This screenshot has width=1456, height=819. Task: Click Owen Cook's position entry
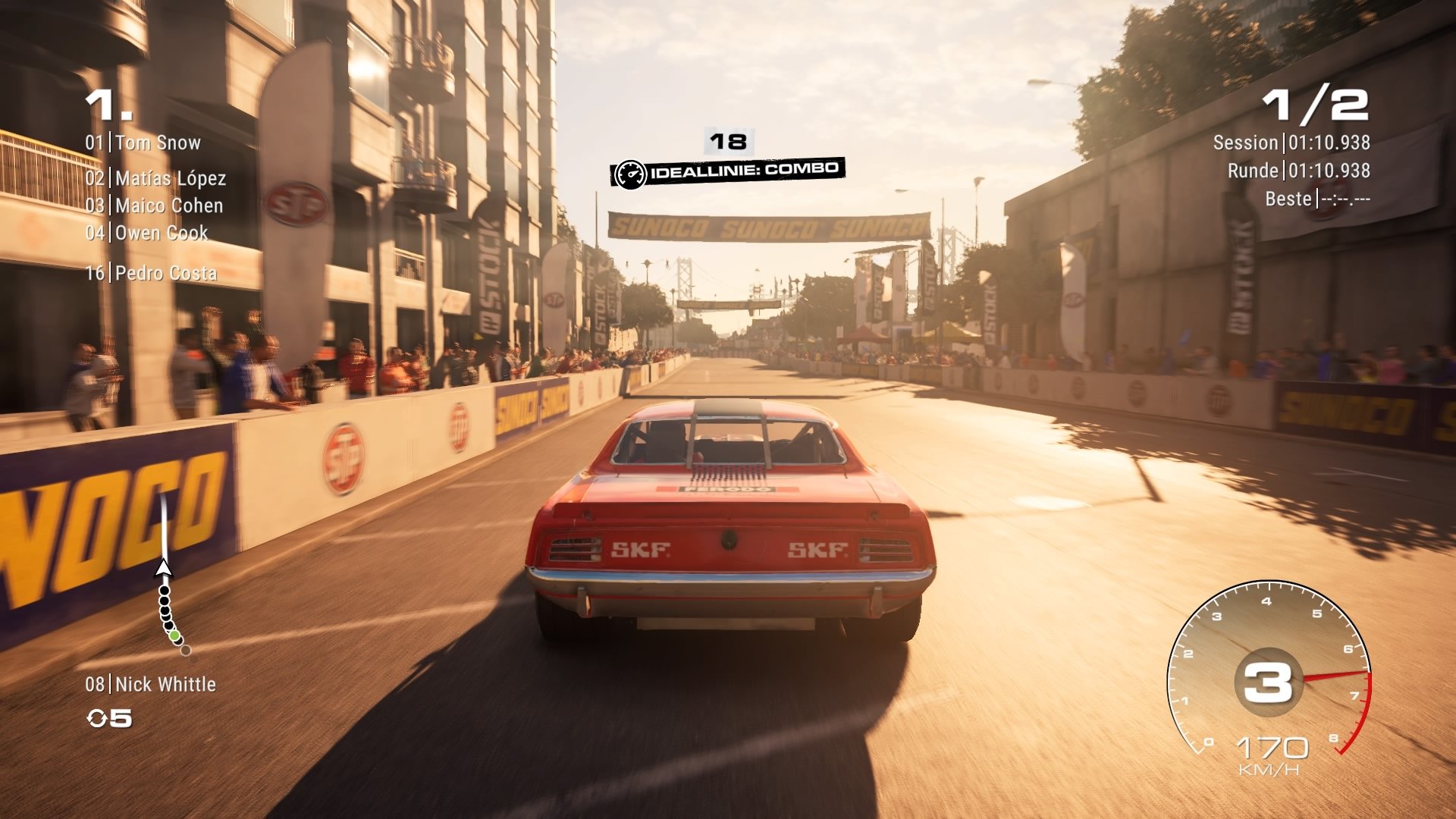click(x=146, y=233)
